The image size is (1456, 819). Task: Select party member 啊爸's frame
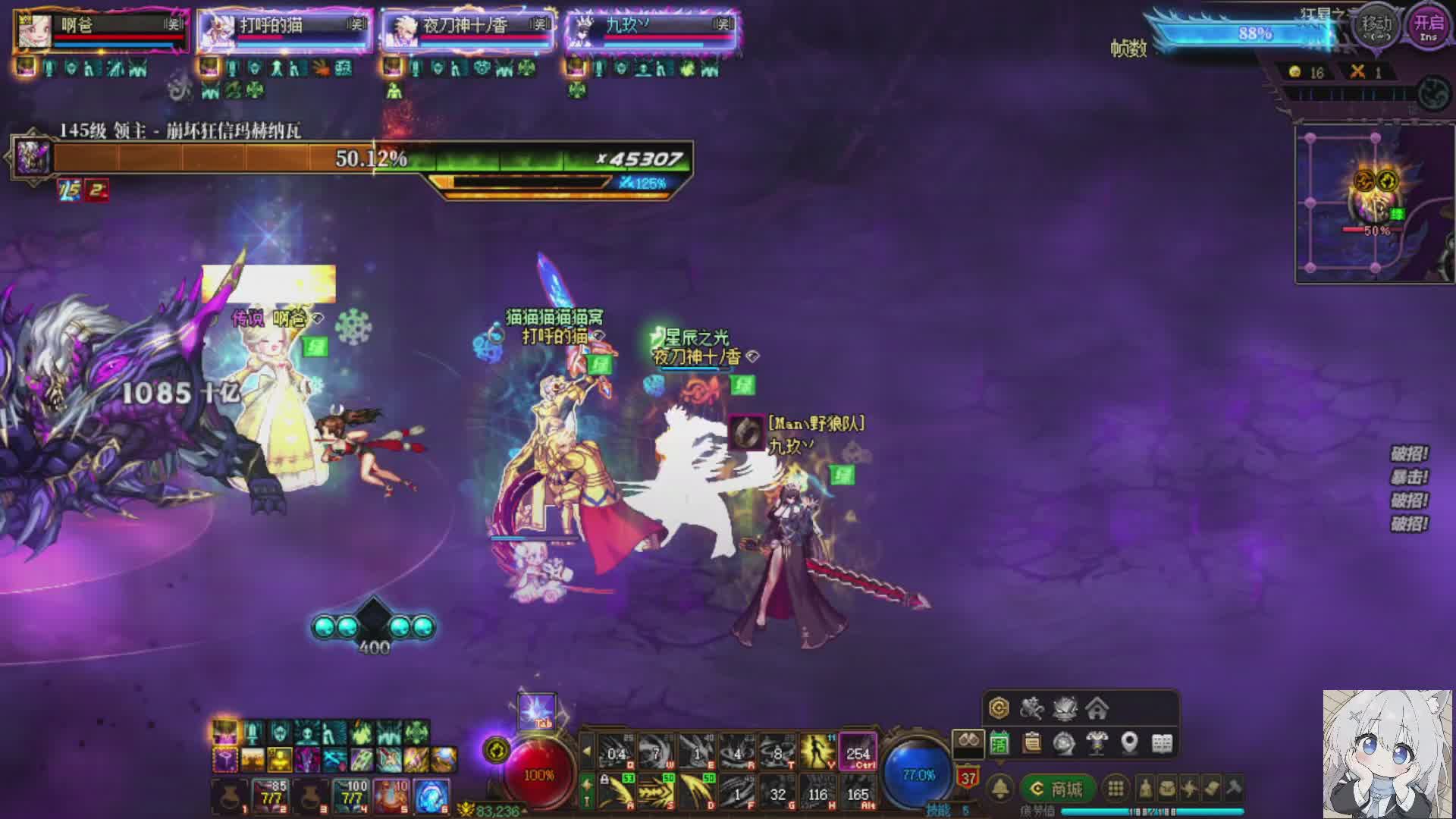click(101, 32)
